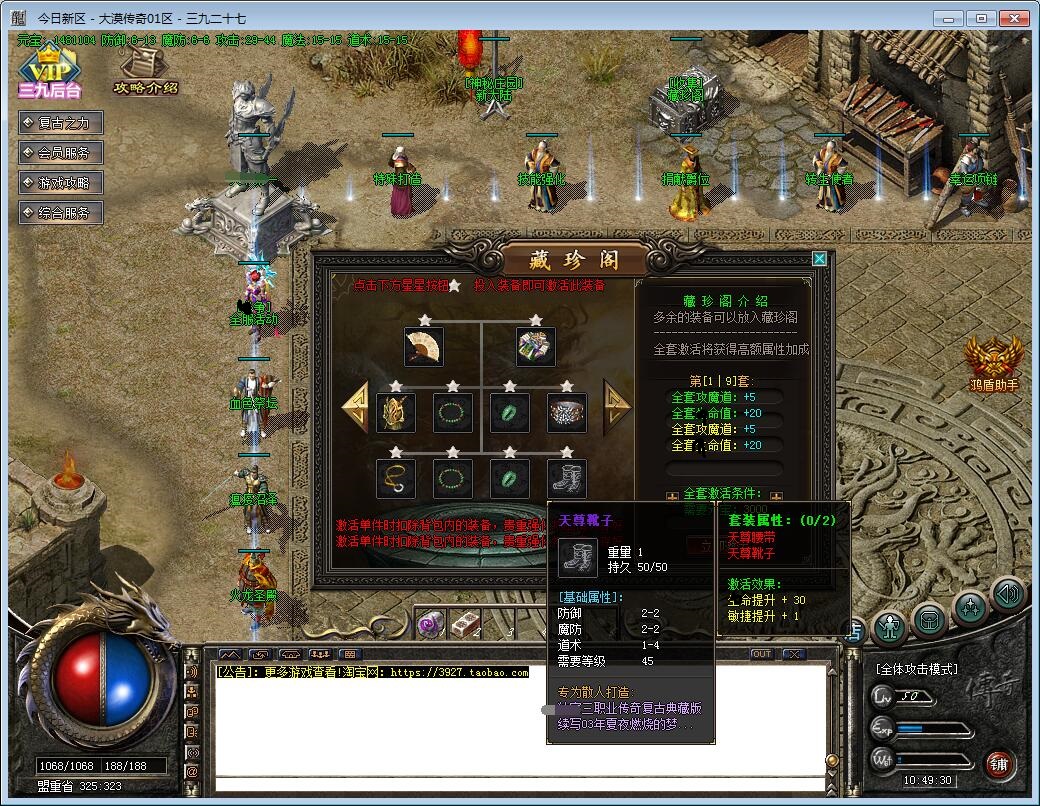Open the 攻略介绍 scroll guide
The width and height of the screenshot is (1040, 806).
click(x=145, y=72)
